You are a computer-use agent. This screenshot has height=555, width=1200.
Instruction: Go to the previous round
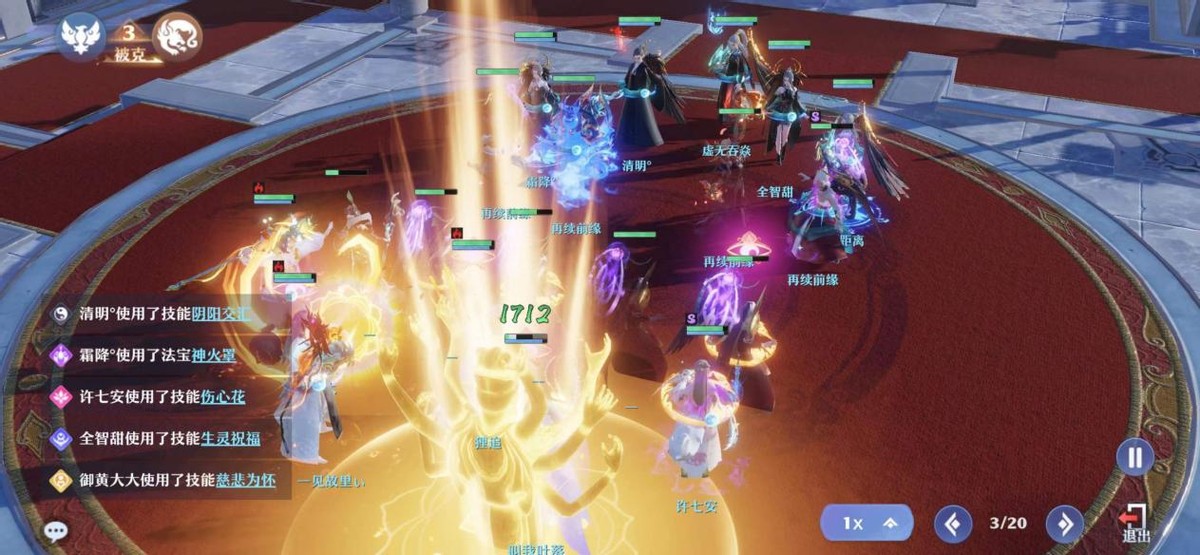(x=953, y=523)
